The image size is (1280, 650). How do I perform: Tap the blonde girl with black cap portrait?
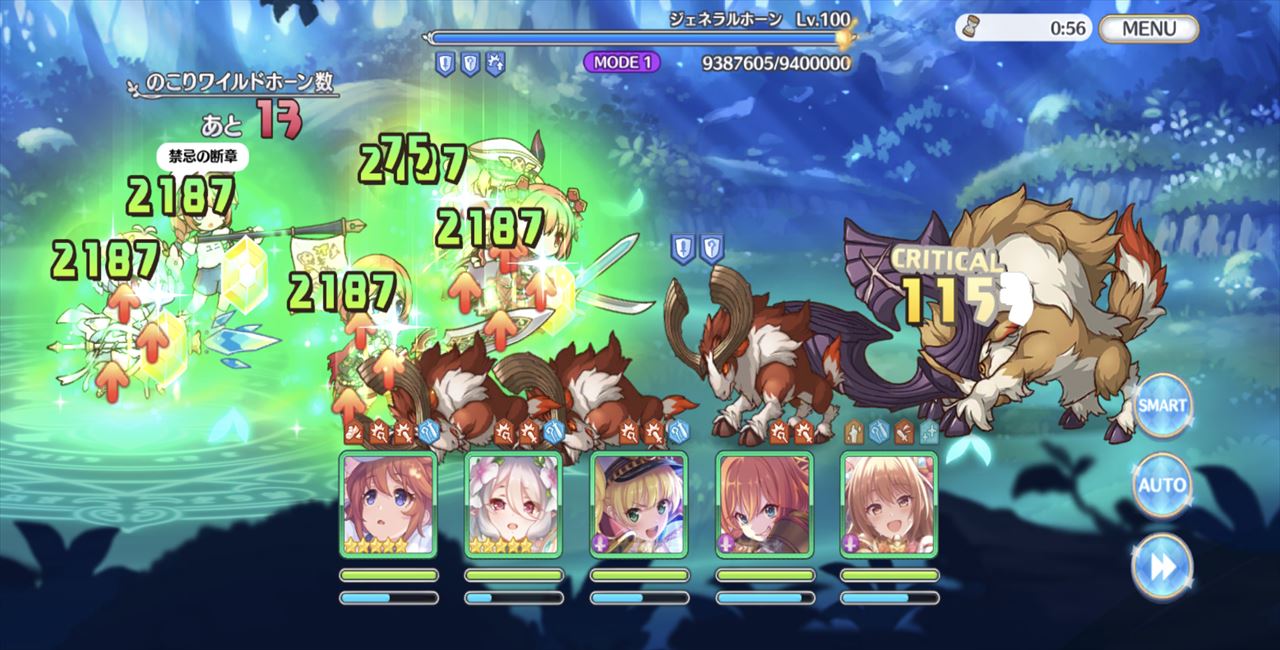pyautogui.click(x=639, y=504)
